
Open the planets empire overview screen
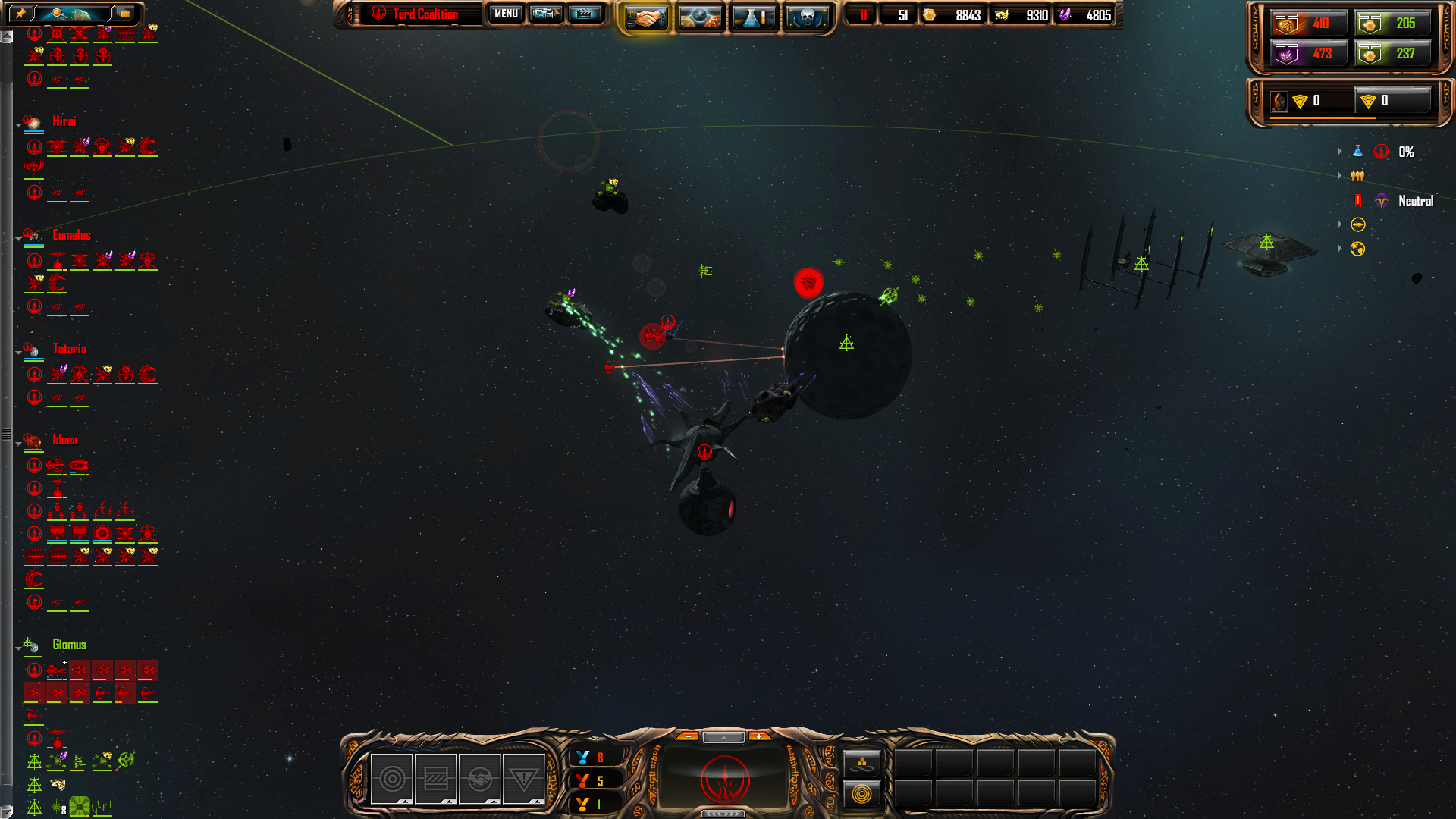click(699, 17)
